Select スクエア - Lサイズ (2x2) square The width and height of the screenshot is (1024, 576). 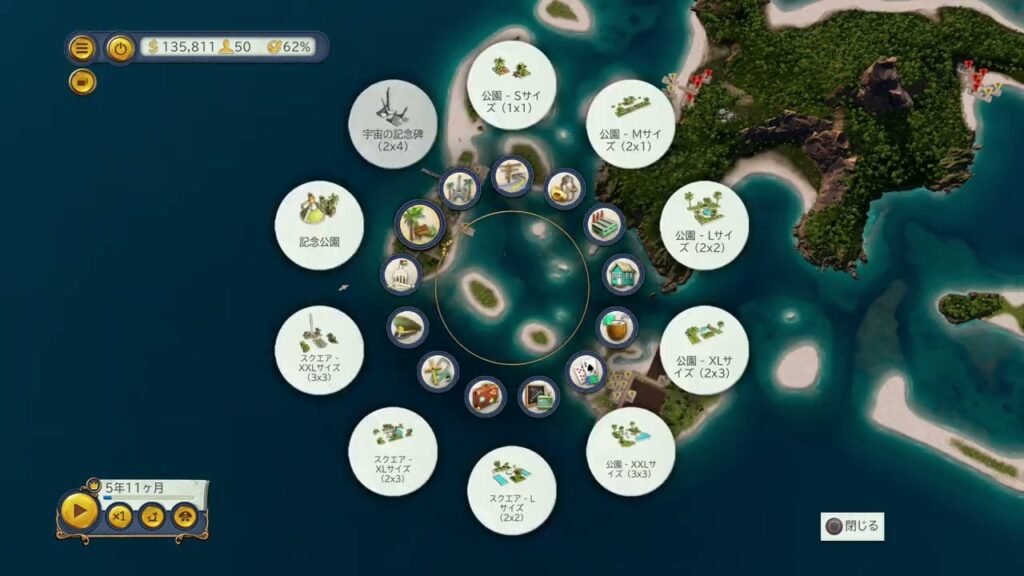pos(511,490)
